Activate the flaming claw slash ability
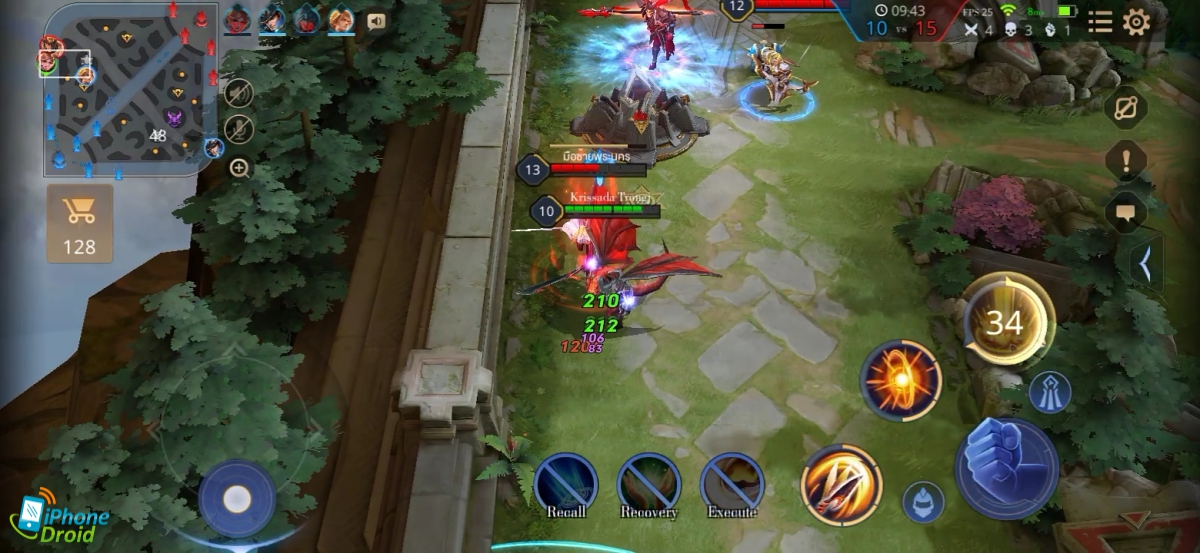Image resolution: width=1200 pixels, height=553 pixels. click(x=841, y=484)
